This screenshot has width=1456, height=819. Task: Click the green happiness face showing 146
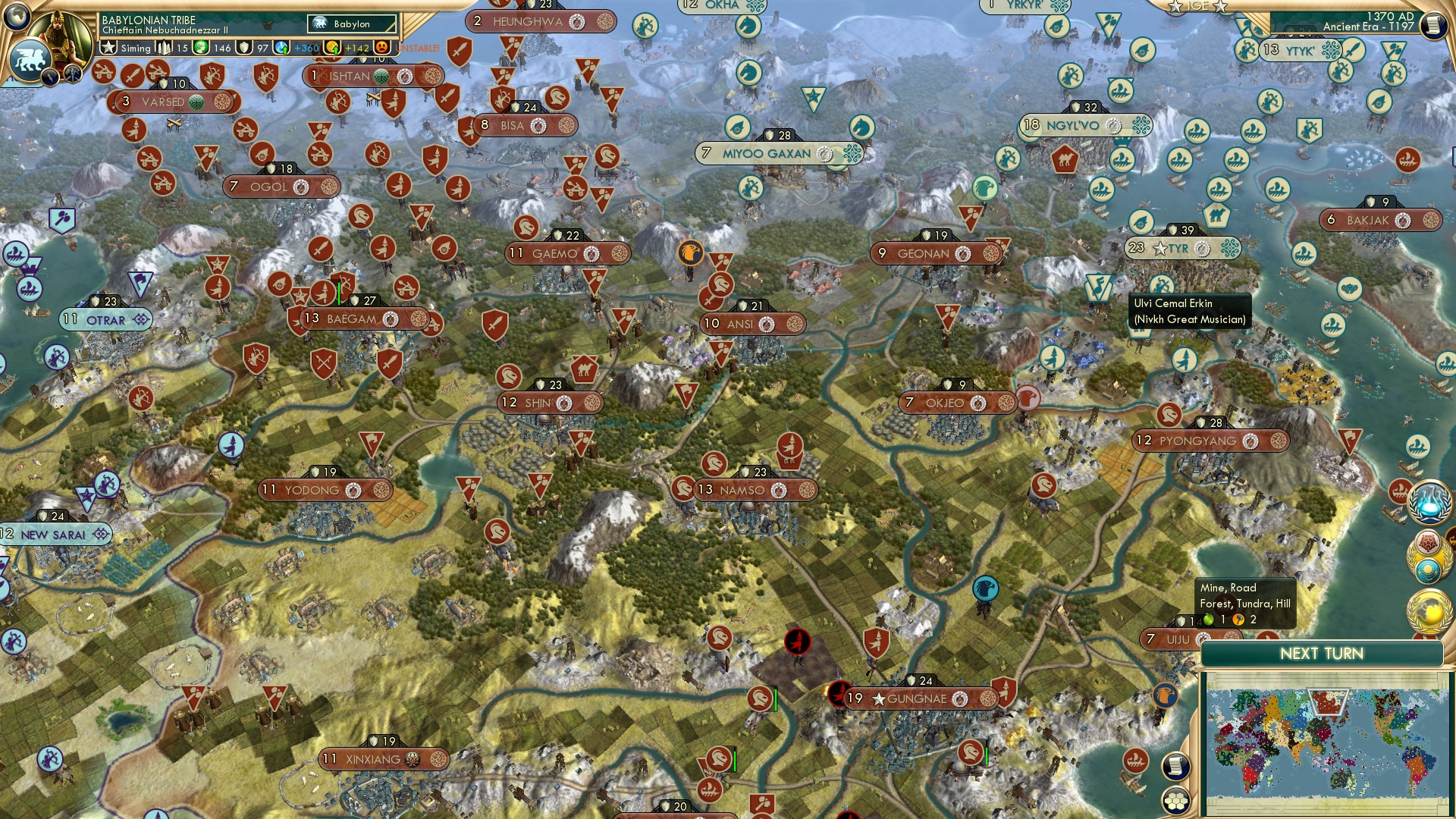(x=202, y=48)
